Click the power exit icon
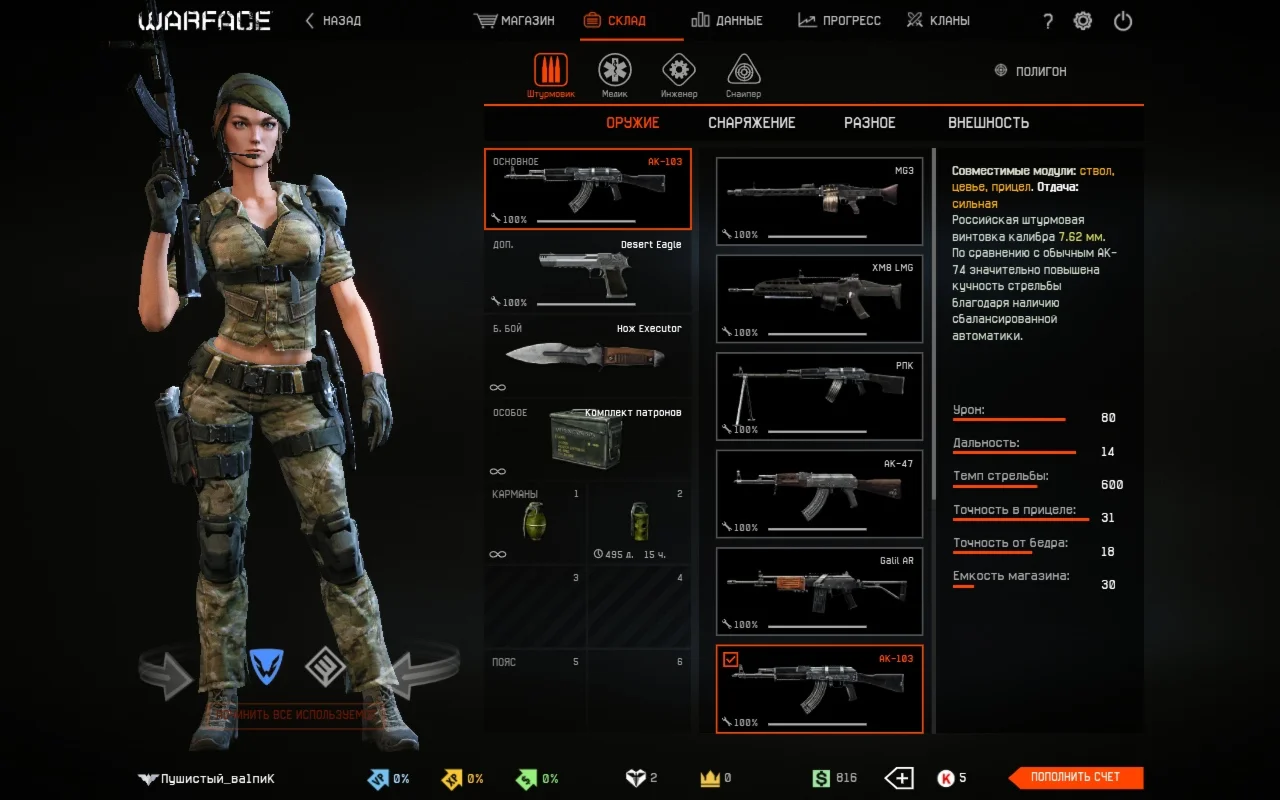Viewport: 1280px width, 800px height. [1123, 21]
